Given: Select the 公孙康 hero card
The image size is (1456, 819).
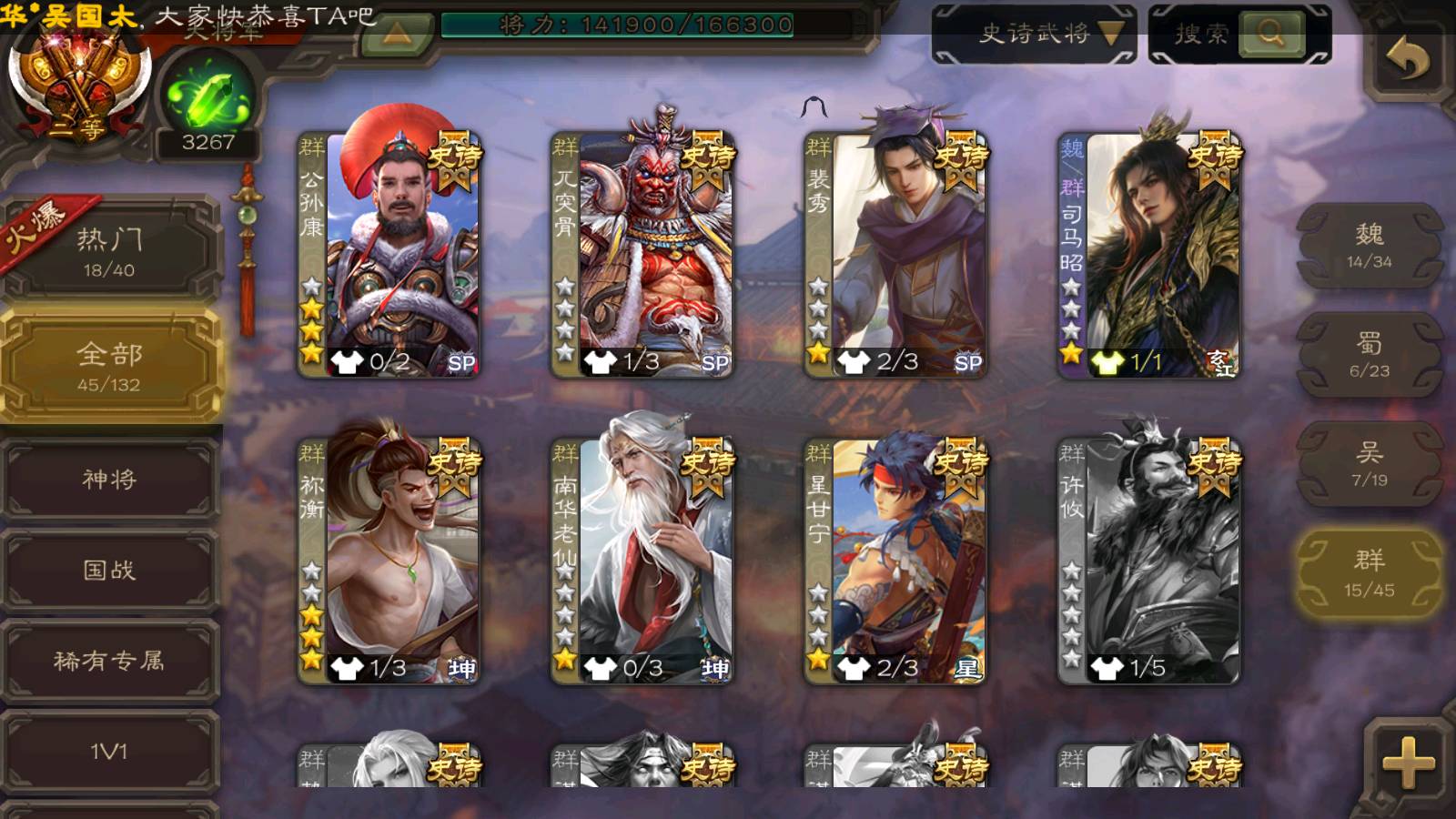Looking at the screenshot, I should tap(389, 253).
